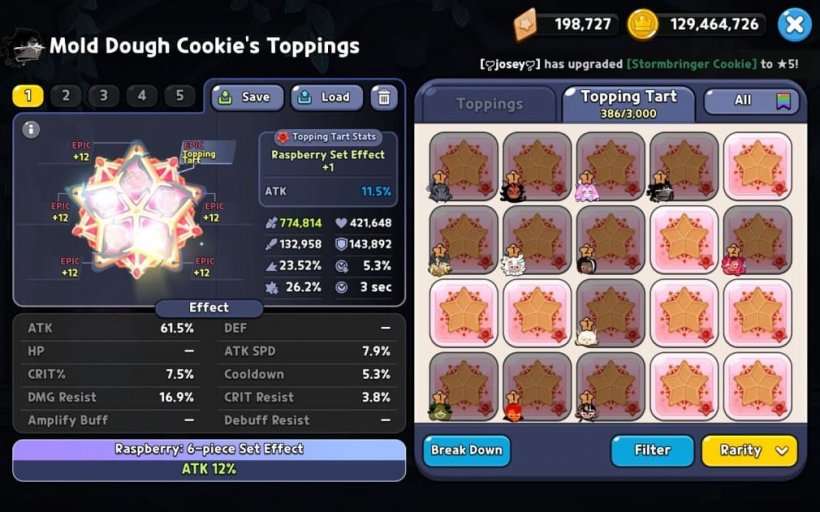Open the Filter options
This screenshot has width=820, height=512.
[652, 450]
